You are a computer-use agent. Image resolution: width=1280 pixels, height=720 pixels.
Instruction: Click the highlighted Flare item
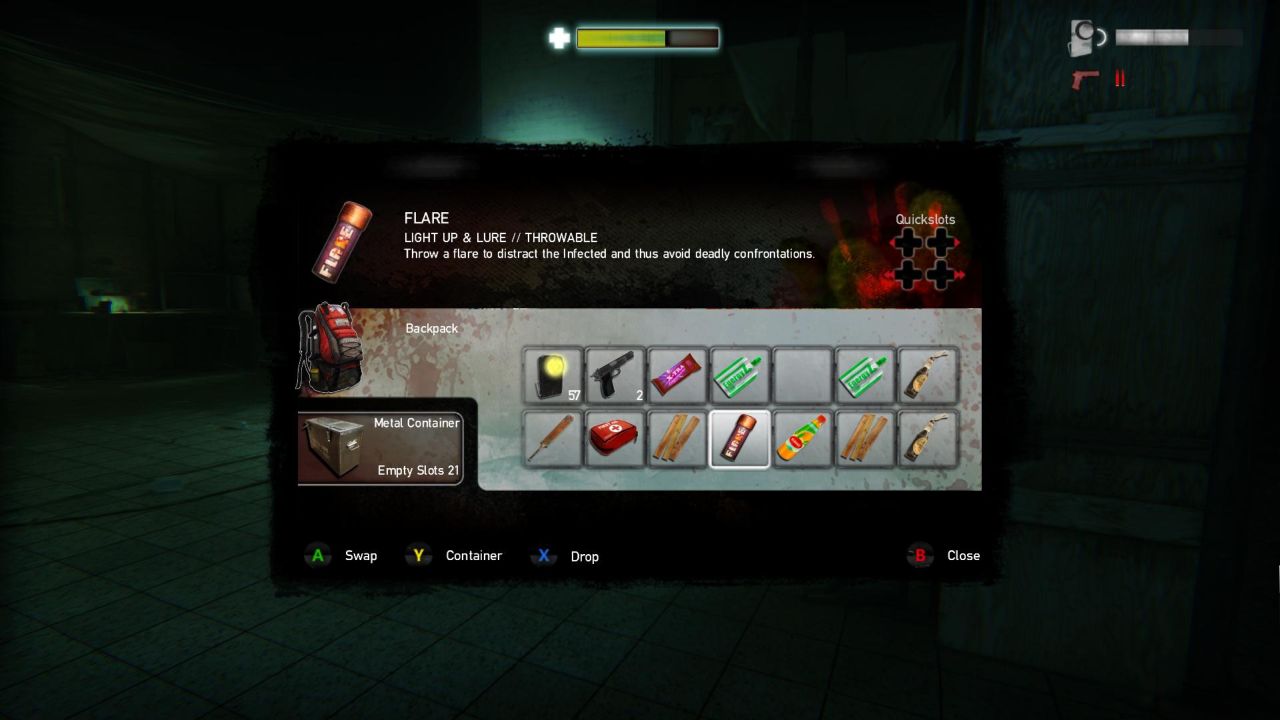point(740,438)
